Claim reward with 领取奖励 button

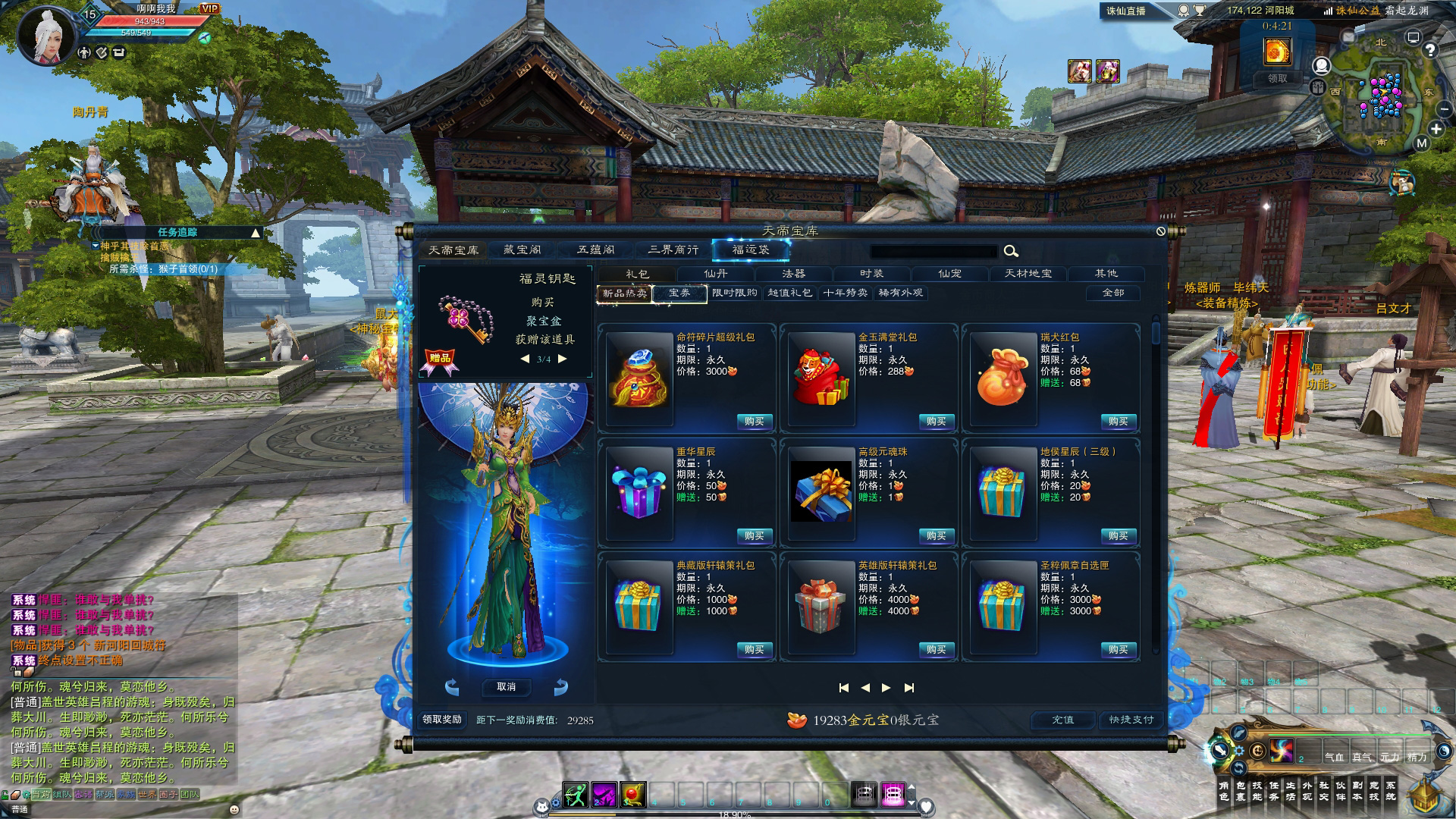point(442,720)
